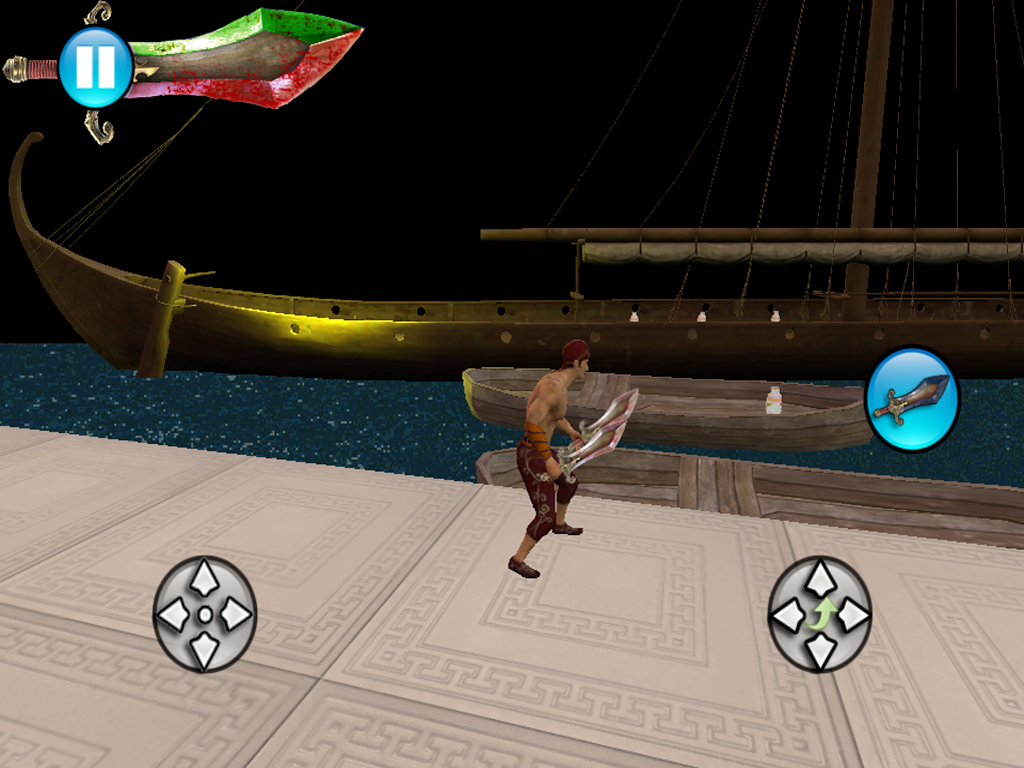Tap the sword attack button
Image resolution: width=1024 pixels, height=768 pixels.
coord(911,399)
